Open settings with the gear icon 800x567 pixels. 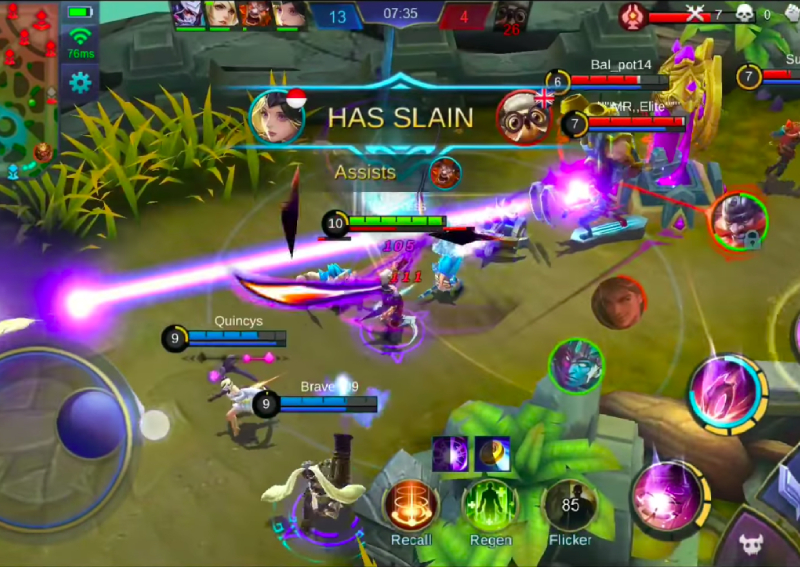click(80, 83)
